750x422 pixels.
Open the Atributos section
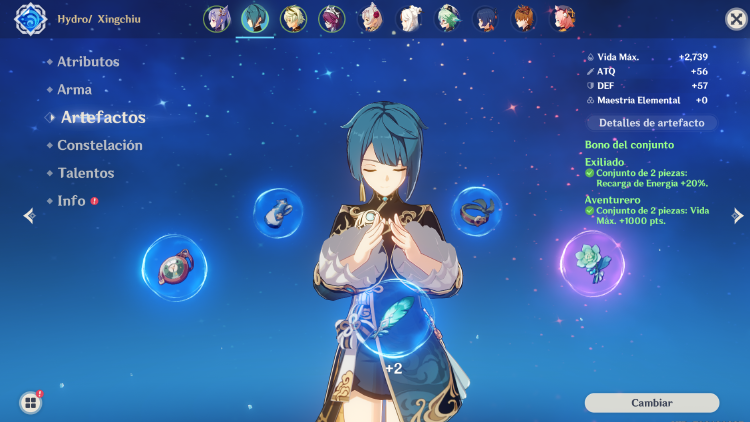(x=88, y=62)
